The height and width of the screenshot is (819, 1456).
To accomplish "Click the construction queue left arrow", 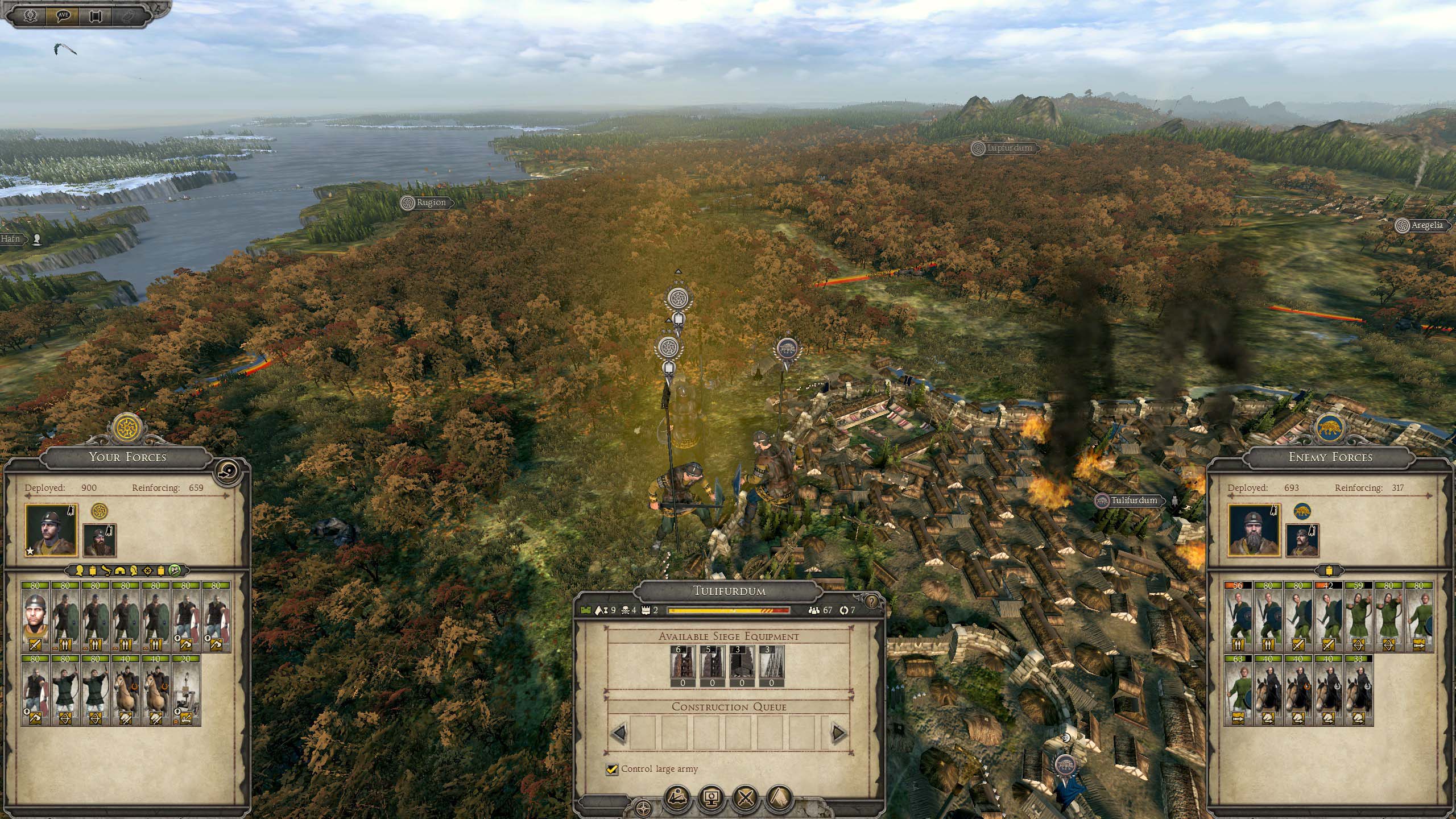I will [620, 733].
